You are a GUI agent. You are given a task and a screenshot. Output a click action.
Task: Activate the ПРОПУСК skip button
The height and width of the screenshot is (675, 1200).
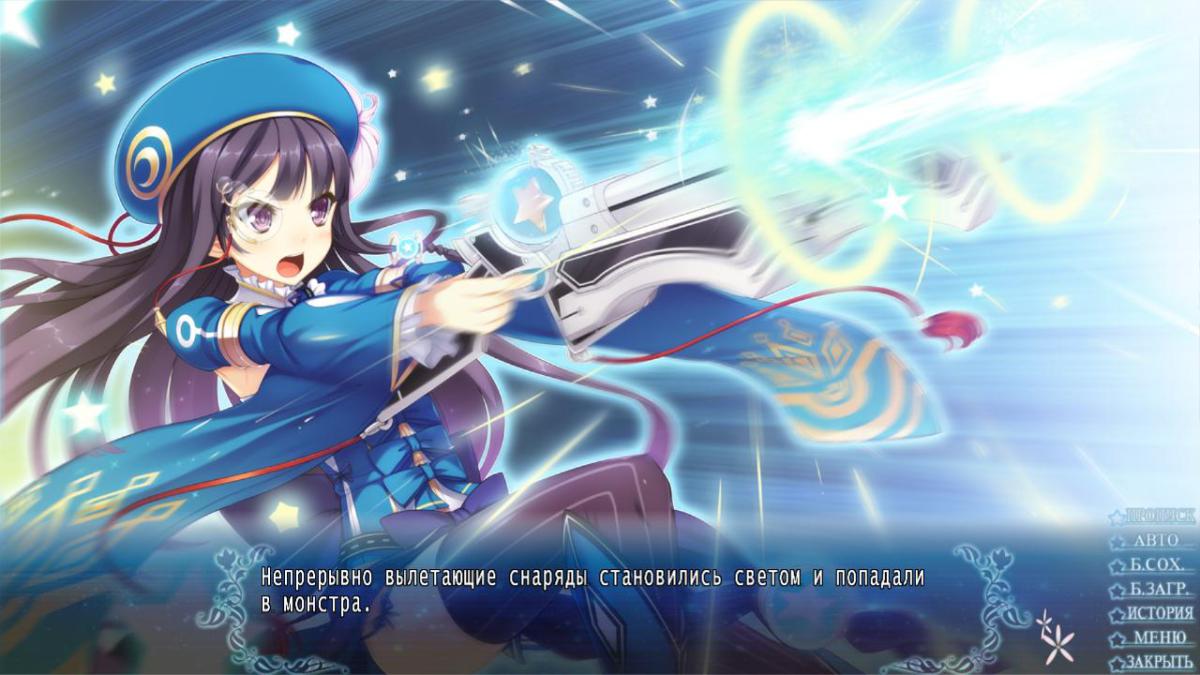point(1158,516)
